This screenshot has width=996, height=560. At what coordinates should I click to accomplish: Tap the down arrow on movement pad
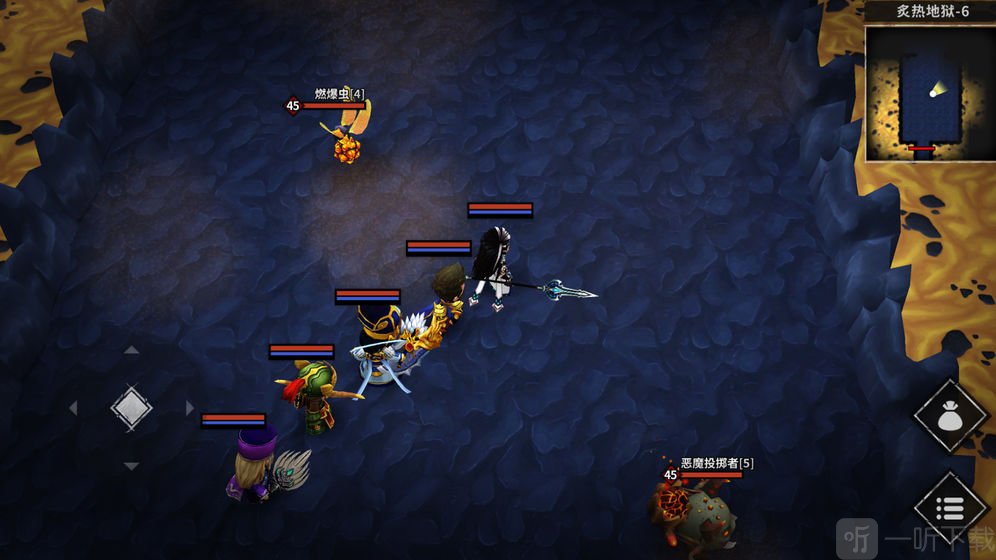click(x=131, y=466)
